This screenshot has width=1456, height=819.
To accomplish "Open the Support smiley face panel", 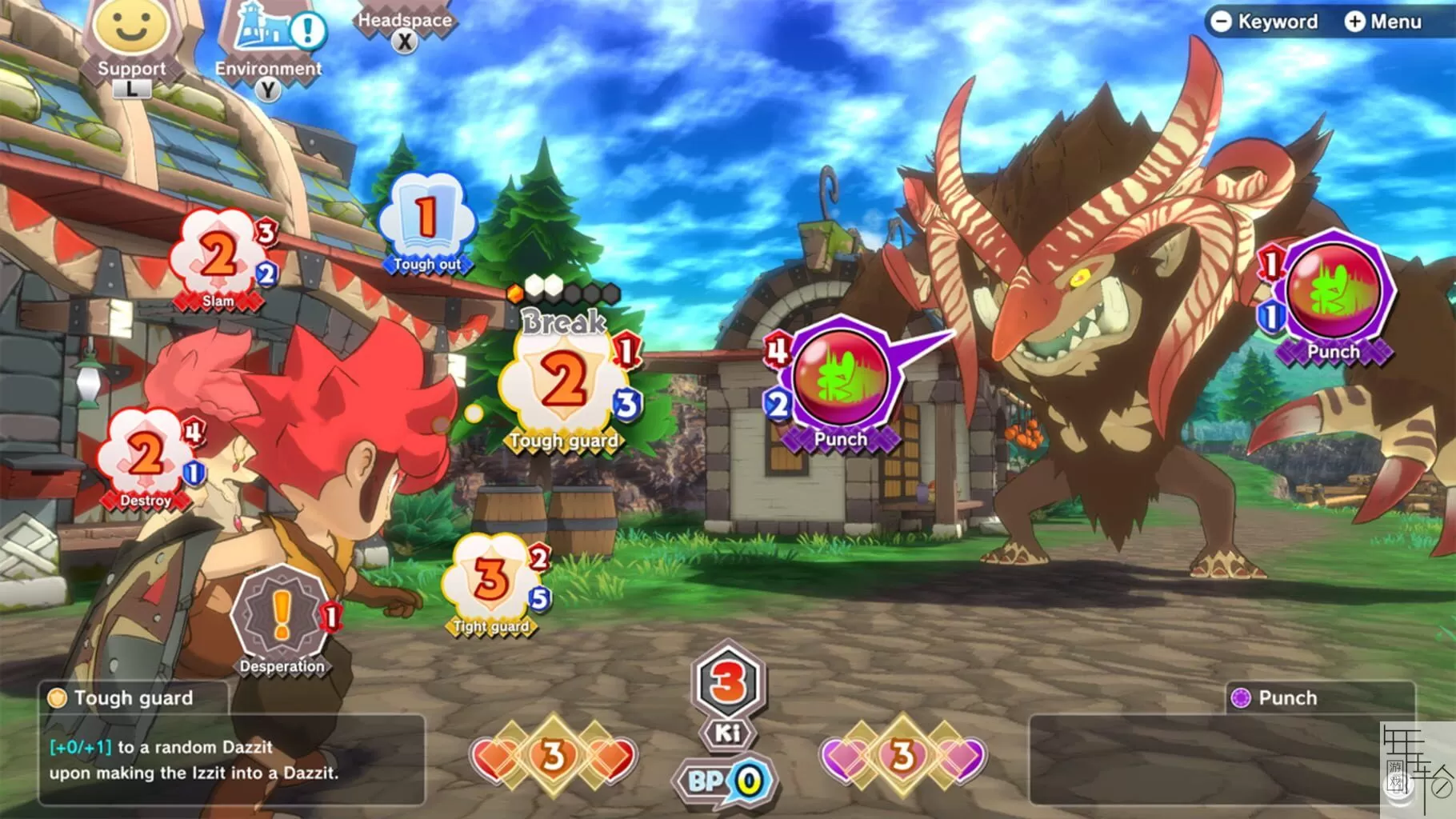I will (130, 32).
